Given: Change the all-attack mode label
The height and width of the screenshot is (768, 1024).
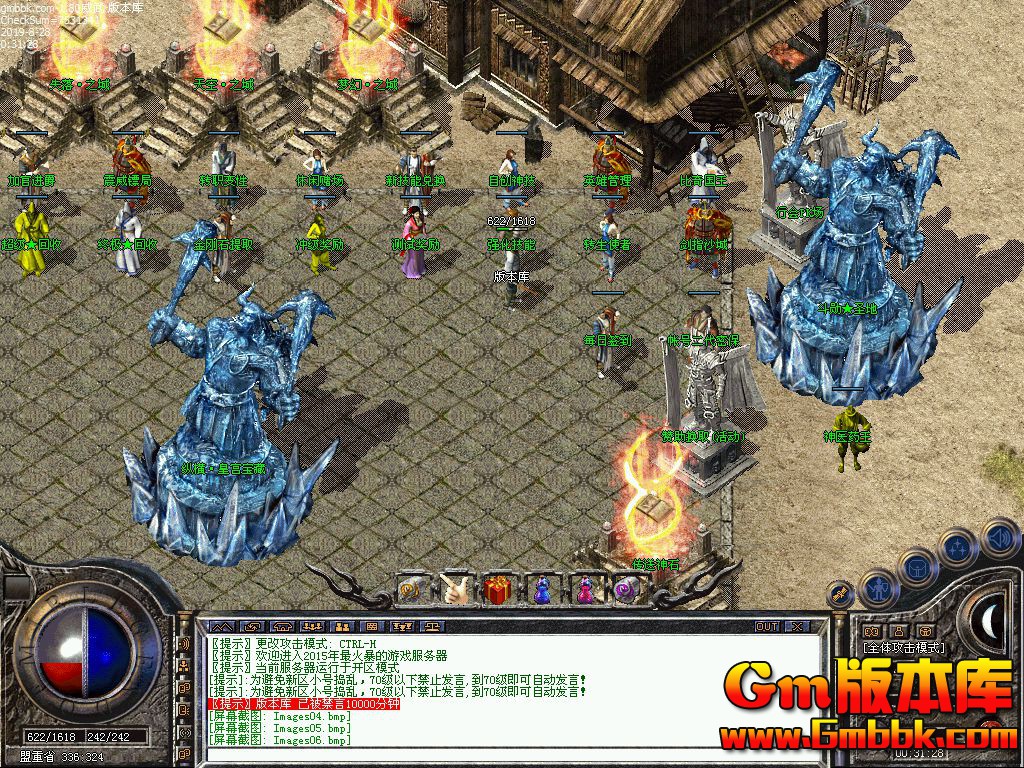Looking at the screenshot, I should pos(904,648).
